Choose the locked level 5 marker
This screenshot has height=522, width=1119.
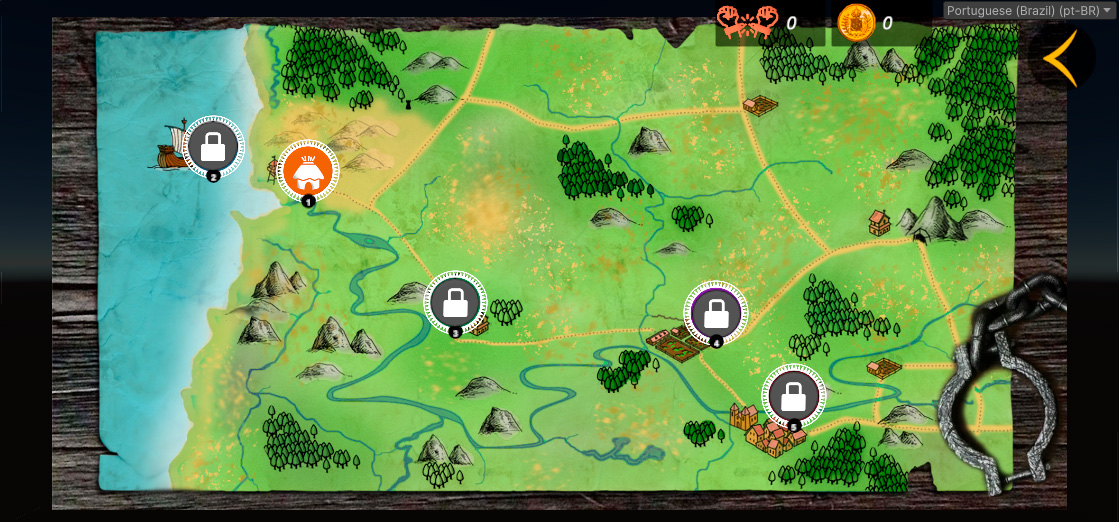click(794, 395)
